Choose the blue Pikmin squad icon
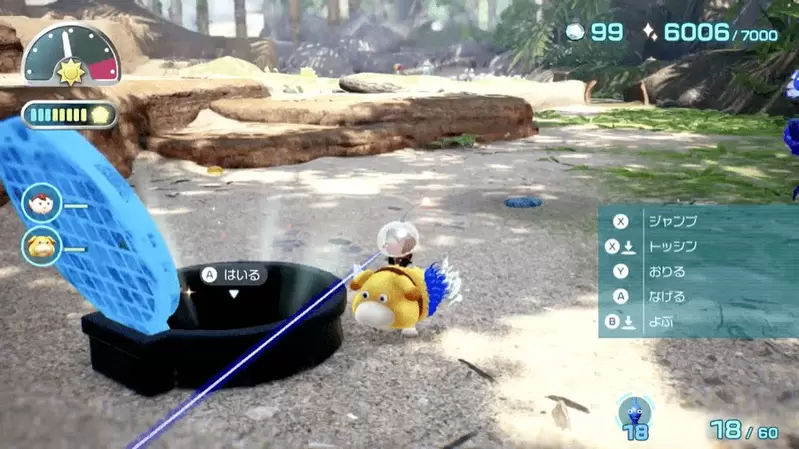This screenshot has height=449, width=799. coord(635,412)
